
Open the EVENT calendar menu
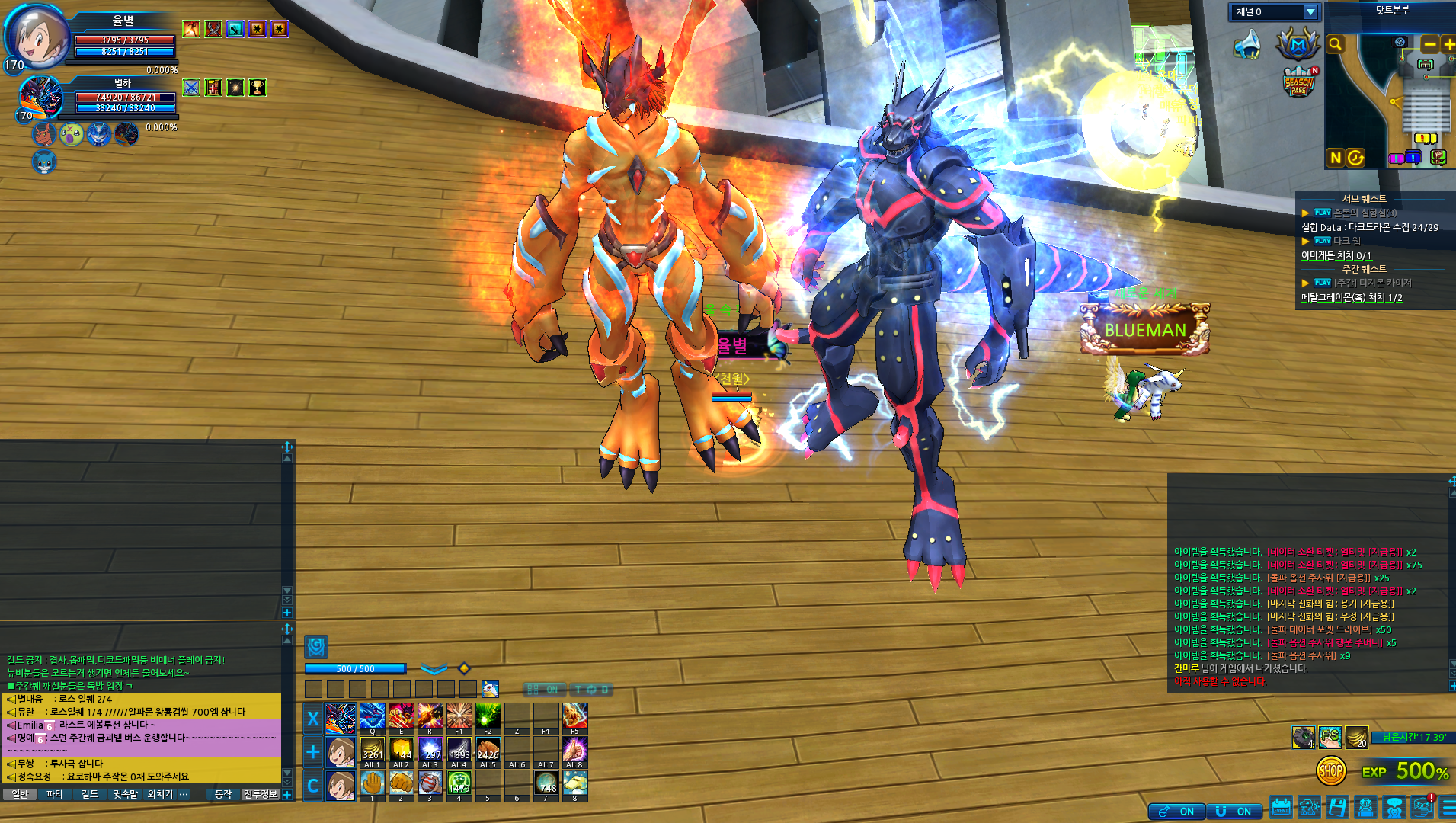(x=1281, y=807)
